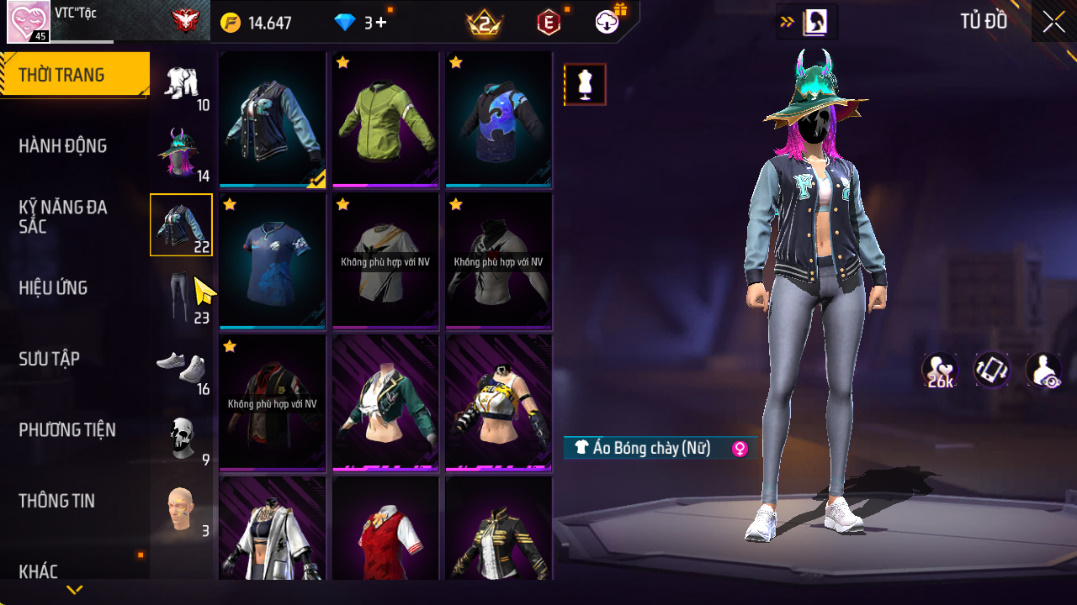The image size is (1077, 605).
Task: Open the Hành Động tab
Action: point(62,146)
